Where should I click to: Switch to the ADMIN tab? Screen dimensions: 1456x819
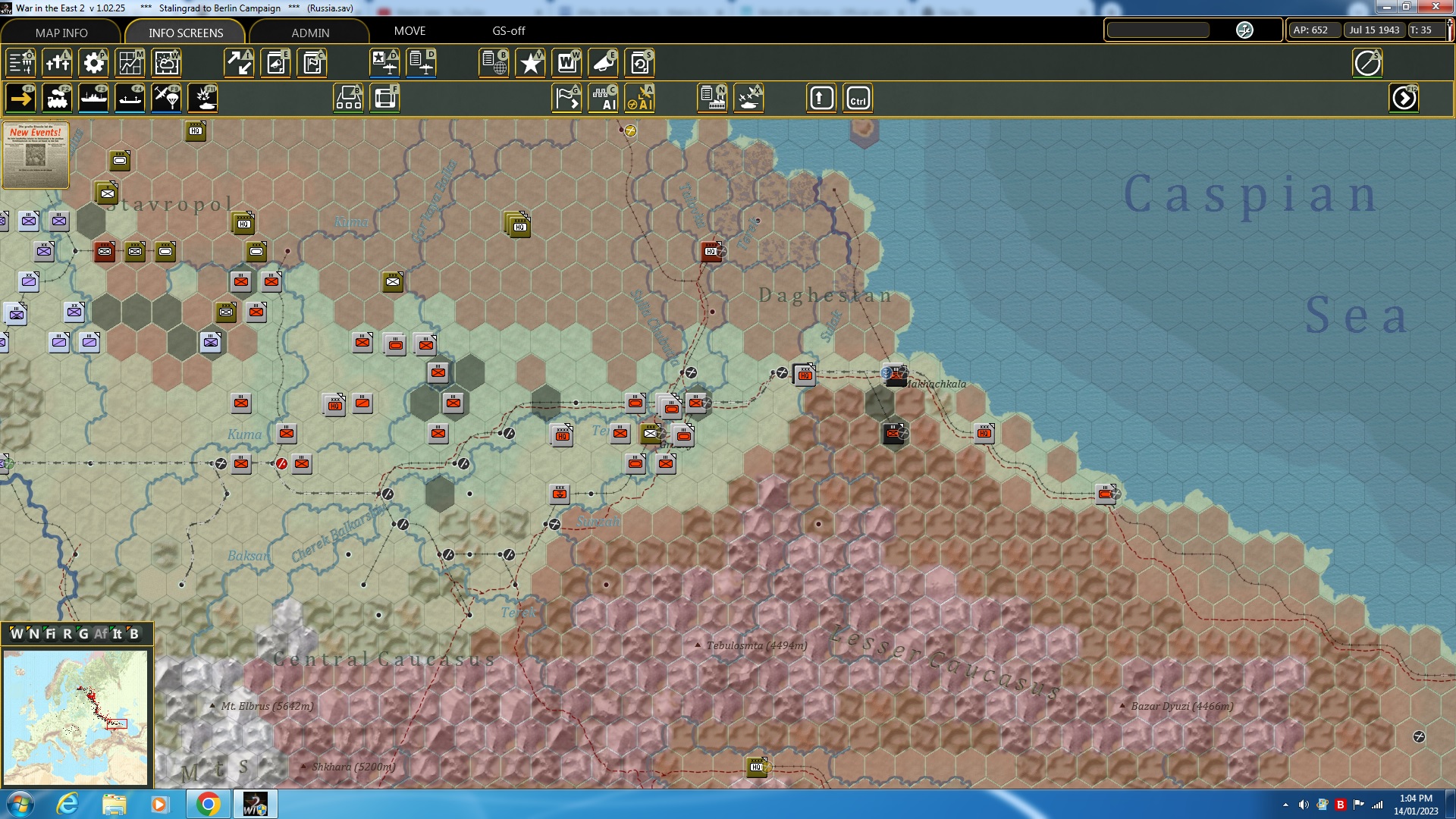[311, 33]
